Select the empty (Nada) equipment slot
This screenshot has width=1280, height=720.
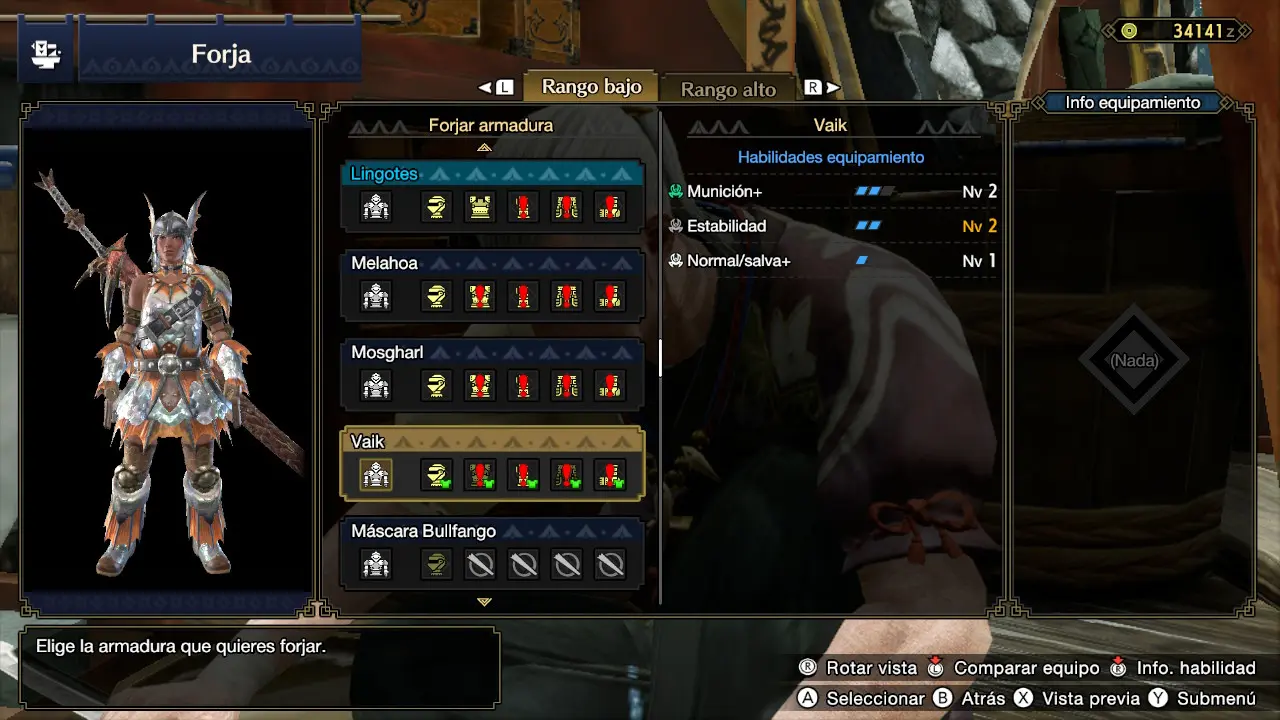1133,360
